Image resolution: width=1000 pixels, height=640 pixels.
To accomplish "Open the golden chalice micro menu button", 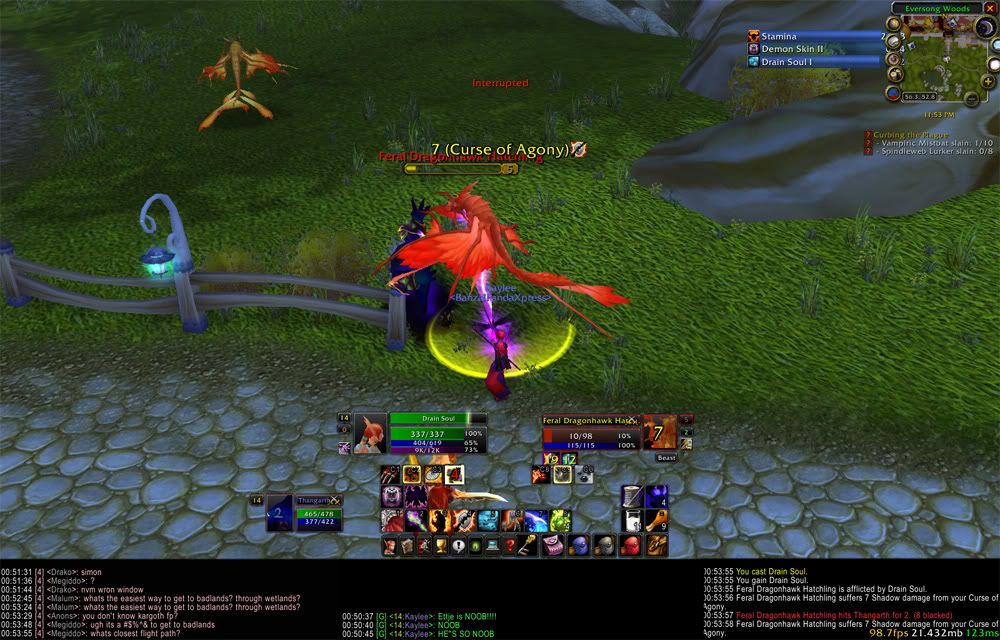I will [441, 545].
